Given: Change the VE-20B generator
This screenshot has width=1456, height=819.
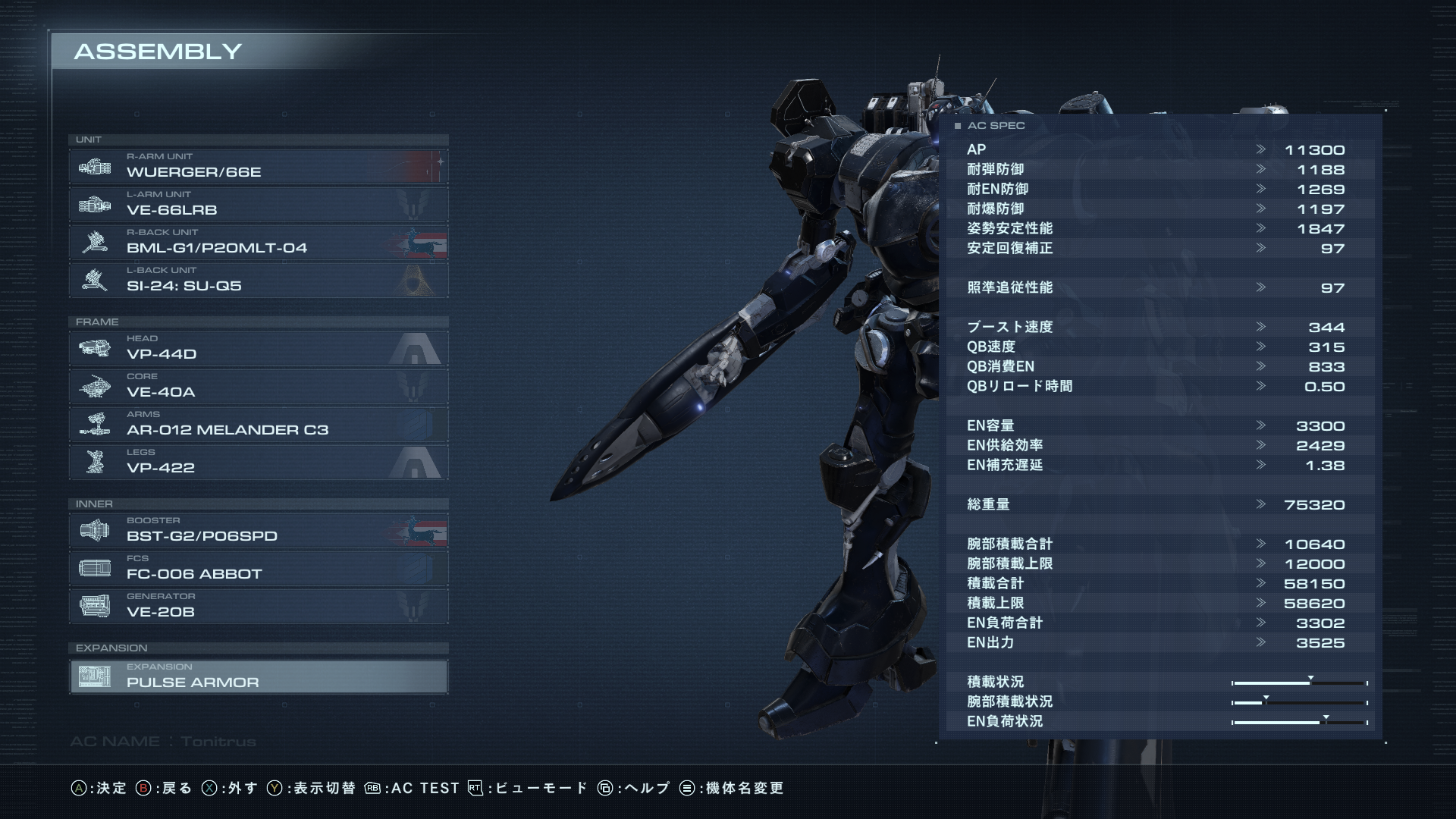Looking at the screenshot, I should (x=258, y=606).
